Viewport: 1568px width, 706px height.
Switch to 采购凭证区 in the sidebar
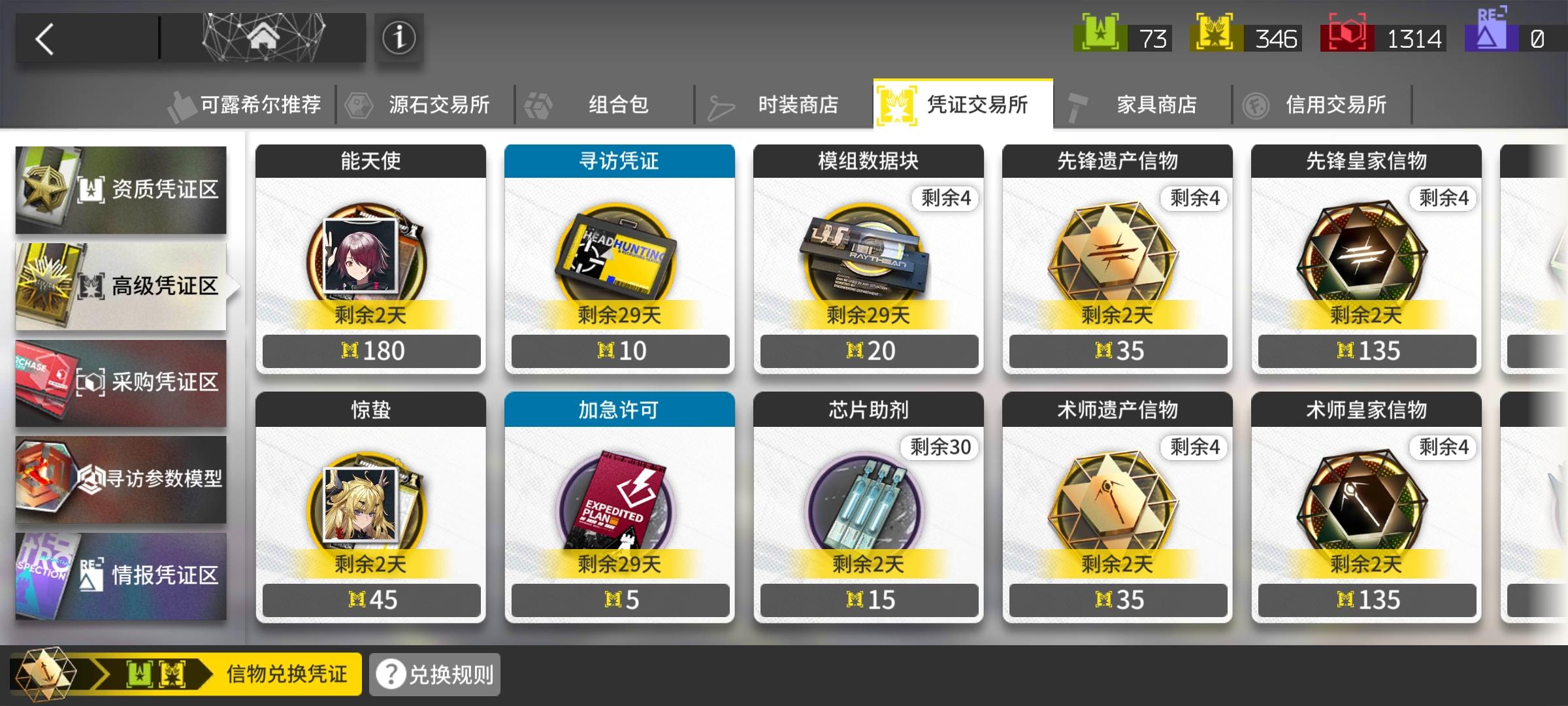(121, 382)
